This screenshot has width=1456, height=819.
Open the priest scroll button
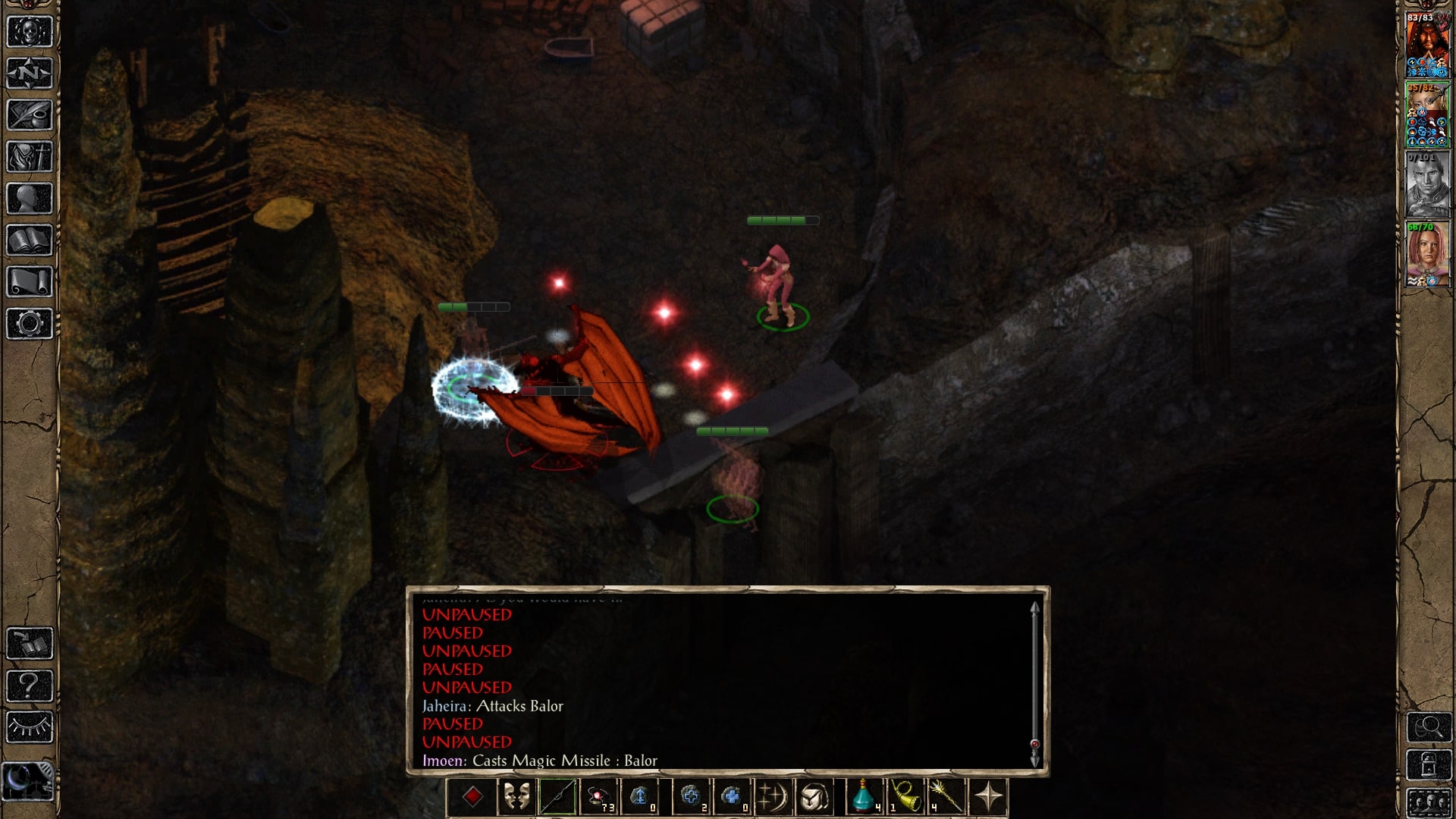(30, 282)
